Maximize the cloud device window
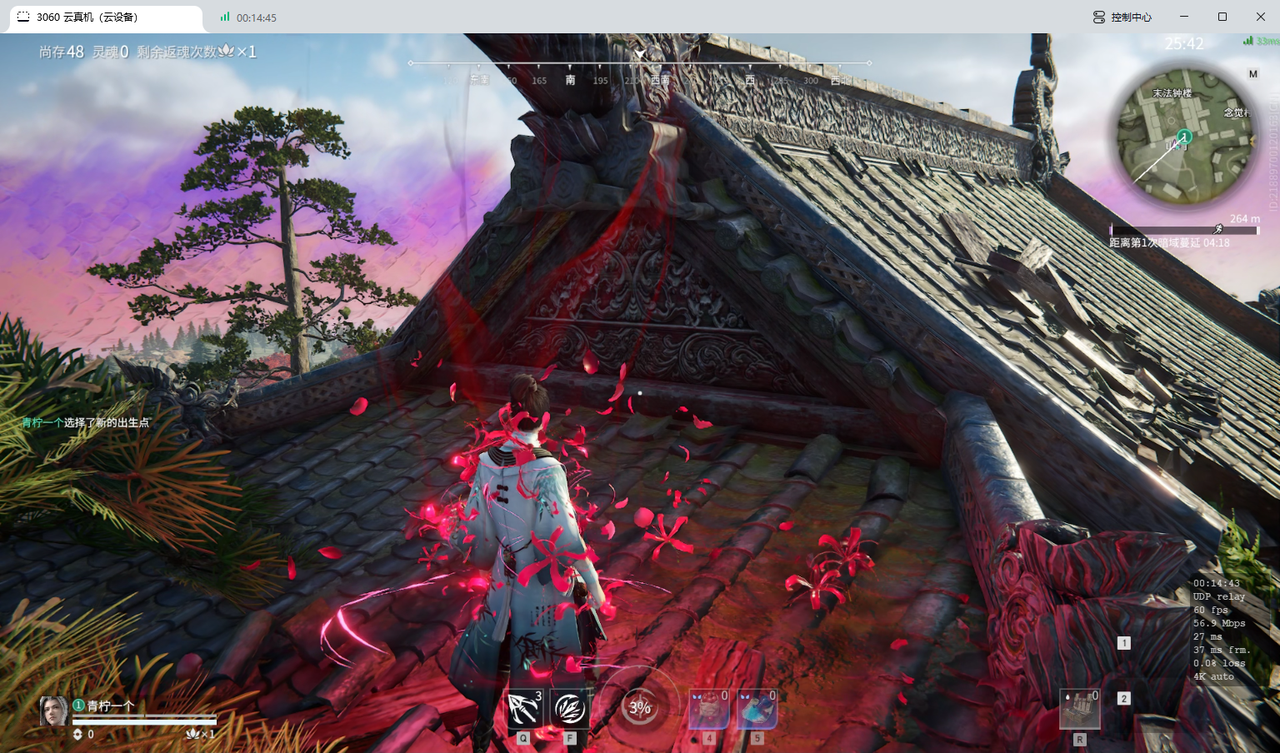 (1222, 17)
